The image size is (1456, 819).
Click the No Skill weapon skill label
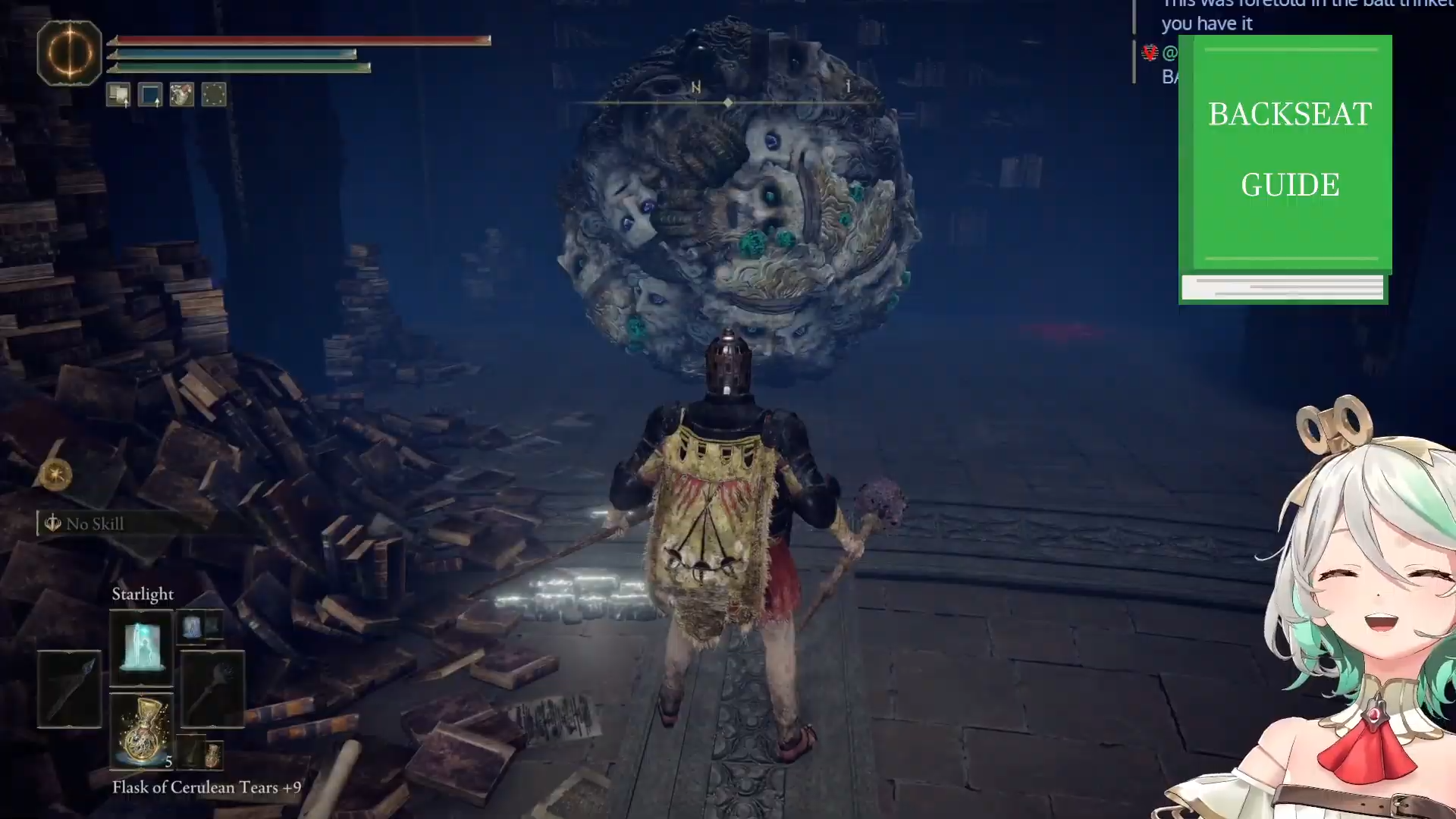[x=94, y=523]
